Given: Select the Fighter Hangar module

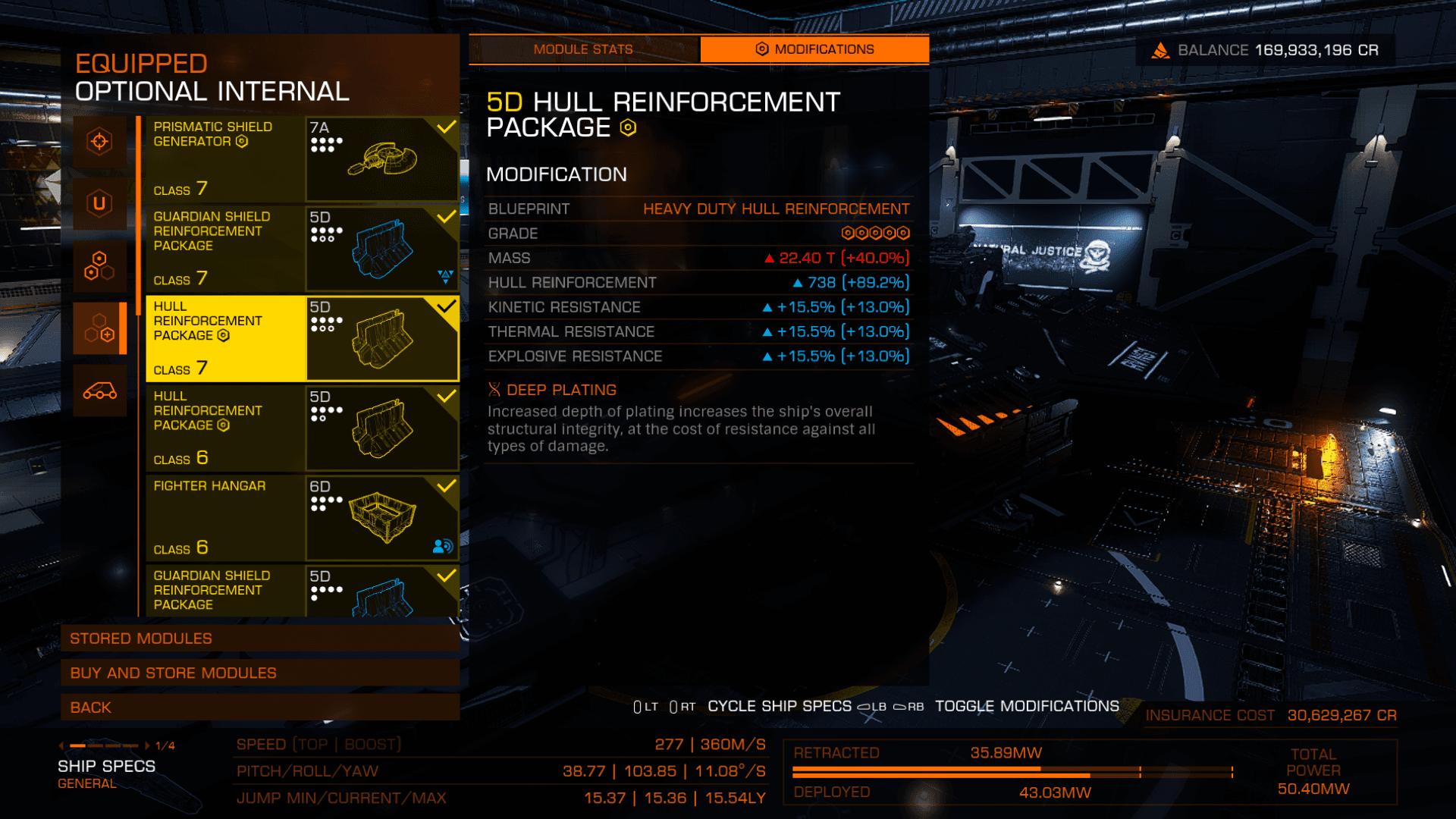Looking at the screenshot, I should coord(302,518).
